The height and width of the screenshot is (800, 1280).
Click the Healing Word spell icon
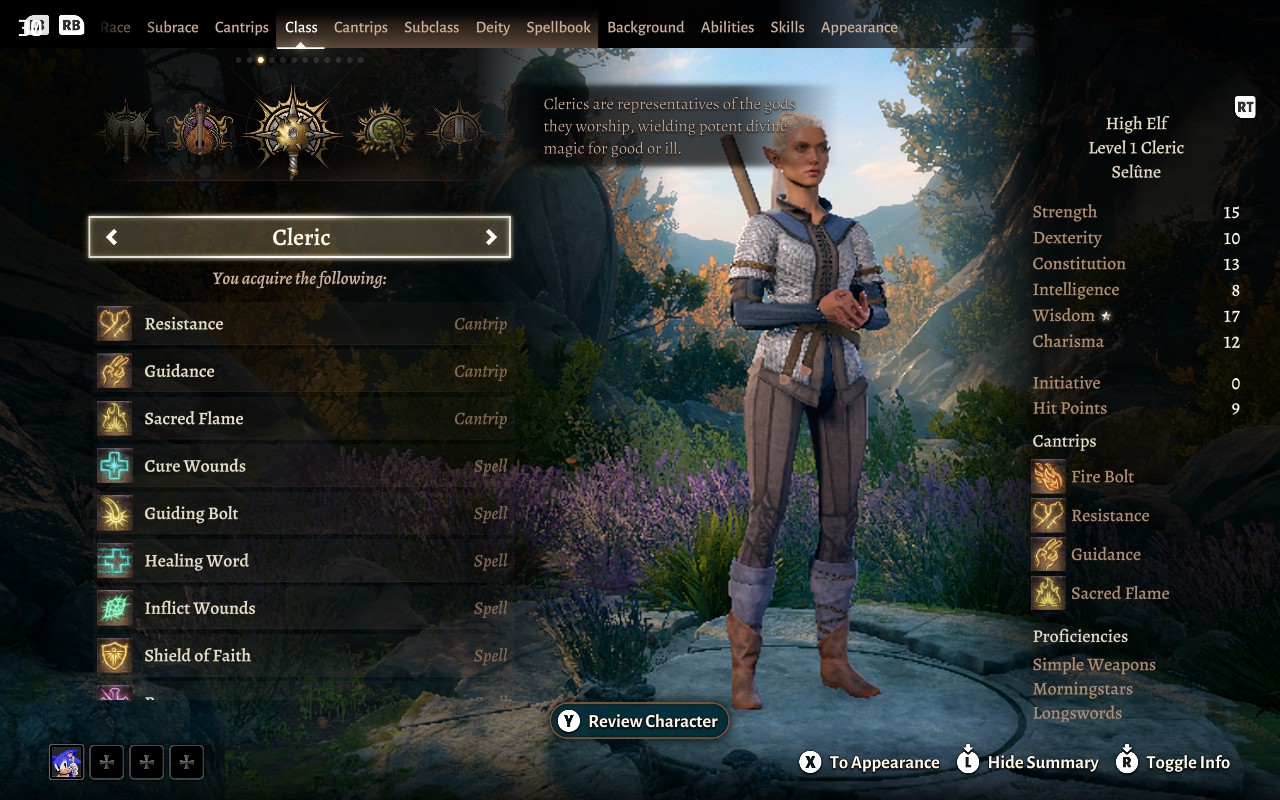coord(115,560)
